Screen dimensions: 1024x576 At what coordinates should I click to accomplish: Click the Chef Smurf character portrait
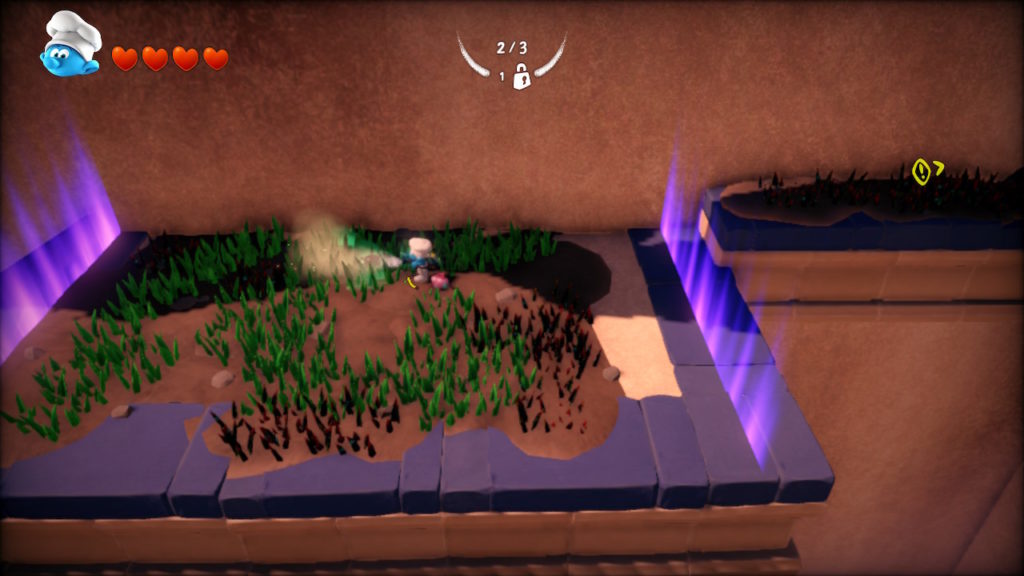tap(70, 45)
